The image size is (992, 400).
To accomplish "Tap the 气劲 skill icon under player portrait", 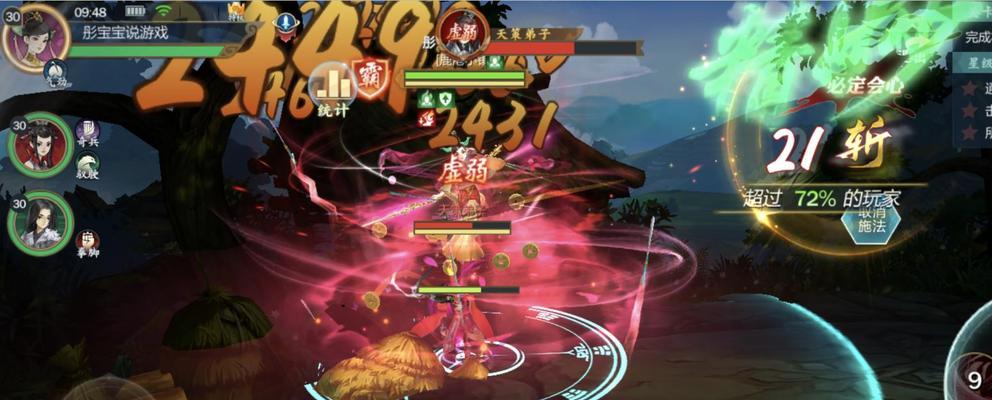I will (56, 72).
